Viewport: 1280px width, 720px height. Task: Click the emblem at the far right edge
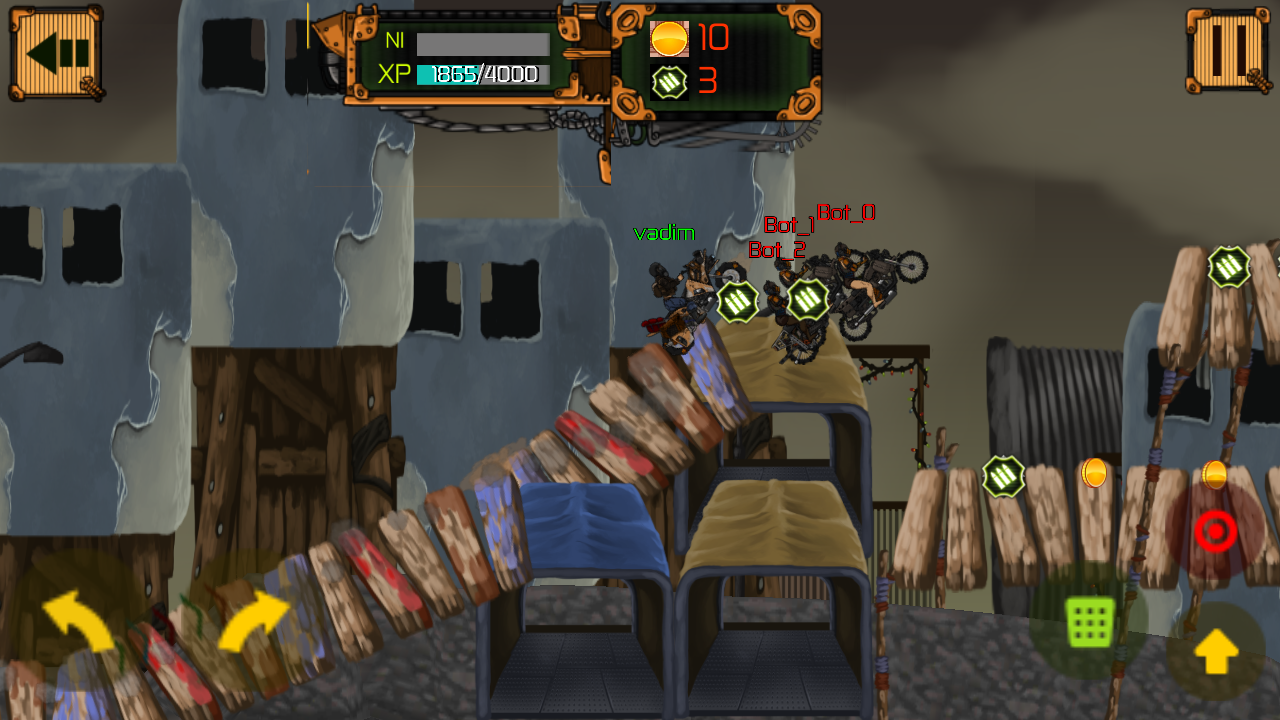1228,266
